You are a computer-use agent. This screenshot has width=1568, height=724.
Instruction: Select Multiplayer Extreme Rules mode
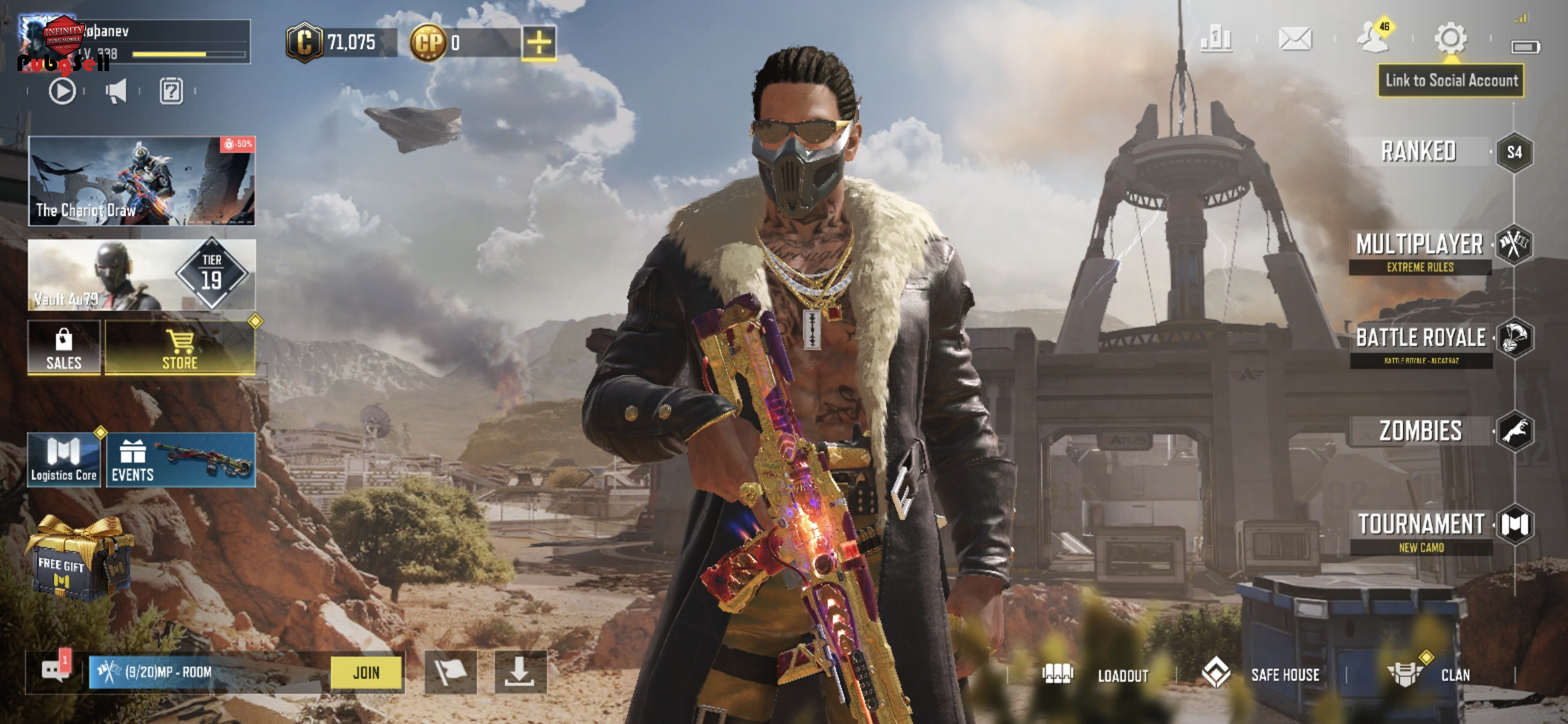pos(1420,251)
